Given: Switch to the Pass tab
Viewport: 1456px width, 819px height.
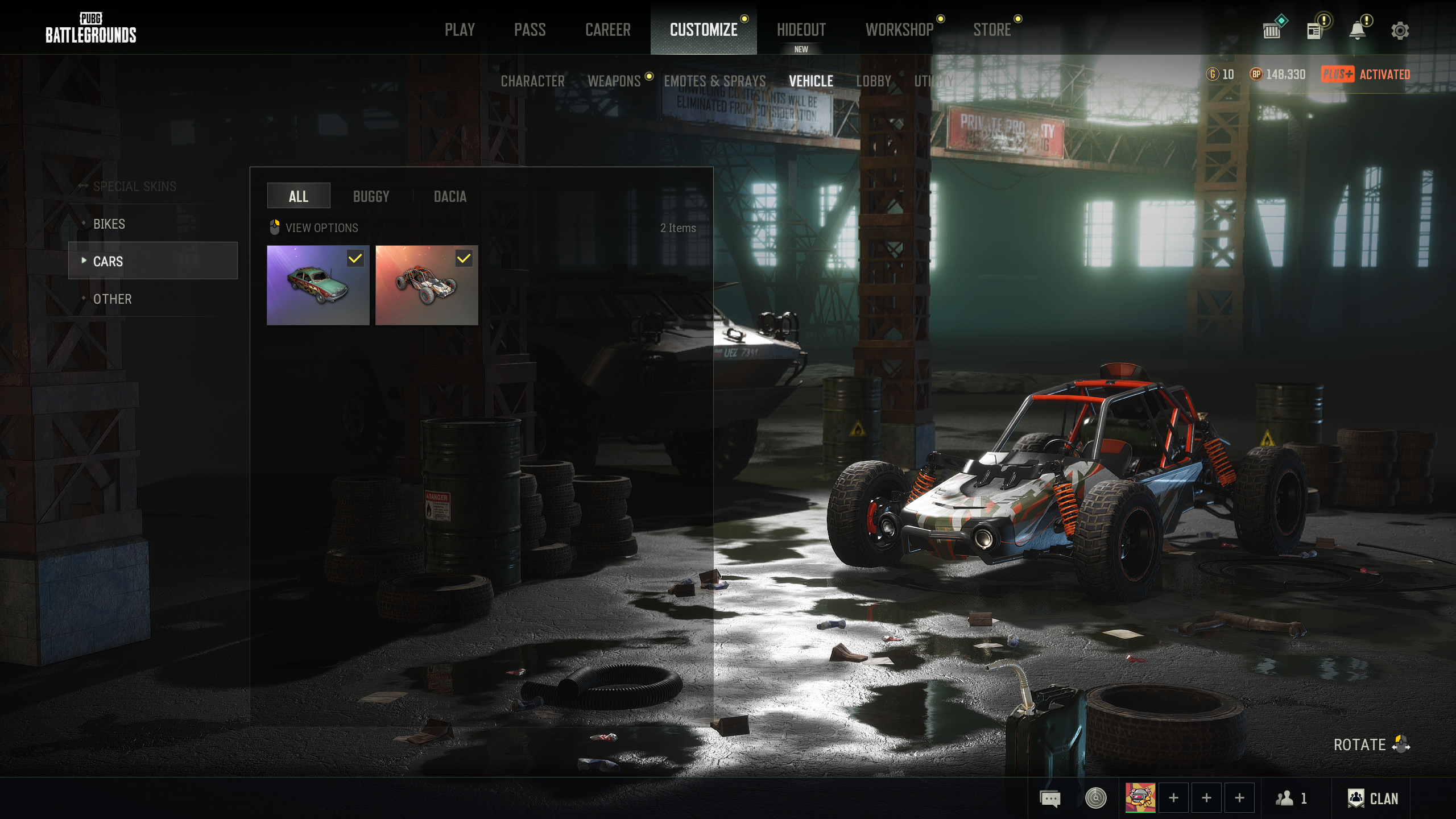Looking at the screenshot, I should coord(530,30).
